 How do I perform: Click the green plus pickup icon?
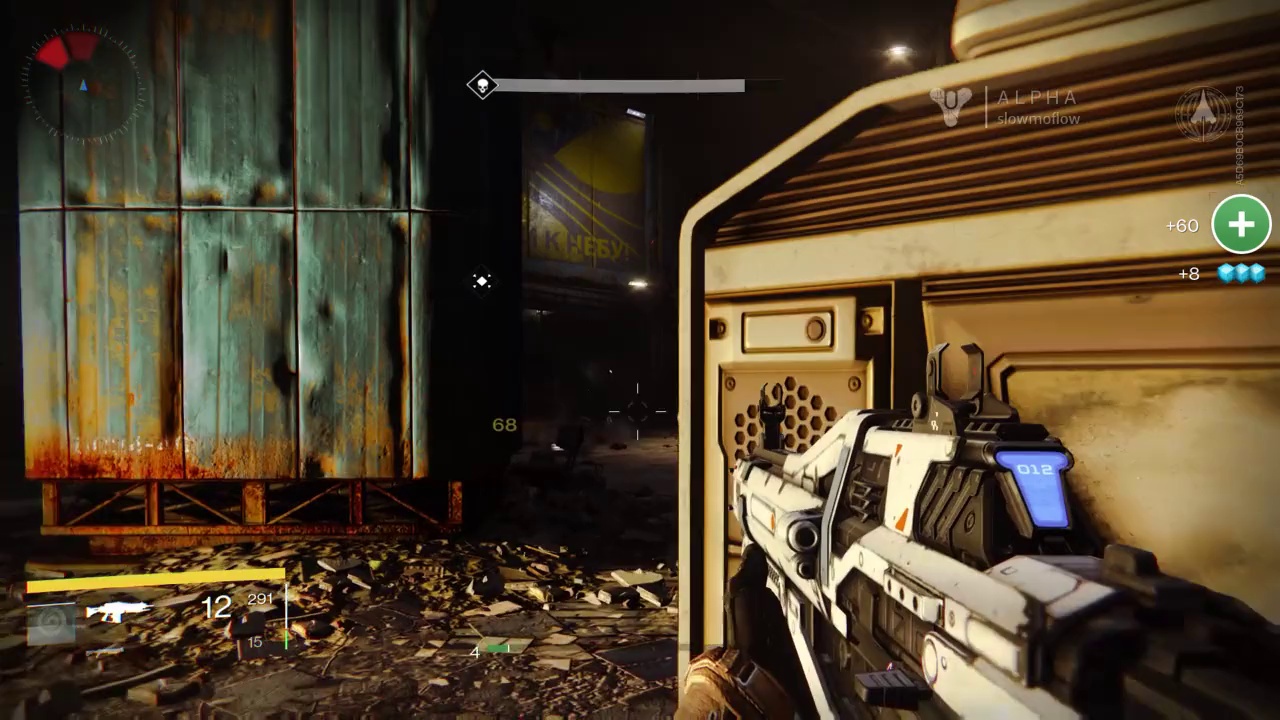coord(1240,224)
